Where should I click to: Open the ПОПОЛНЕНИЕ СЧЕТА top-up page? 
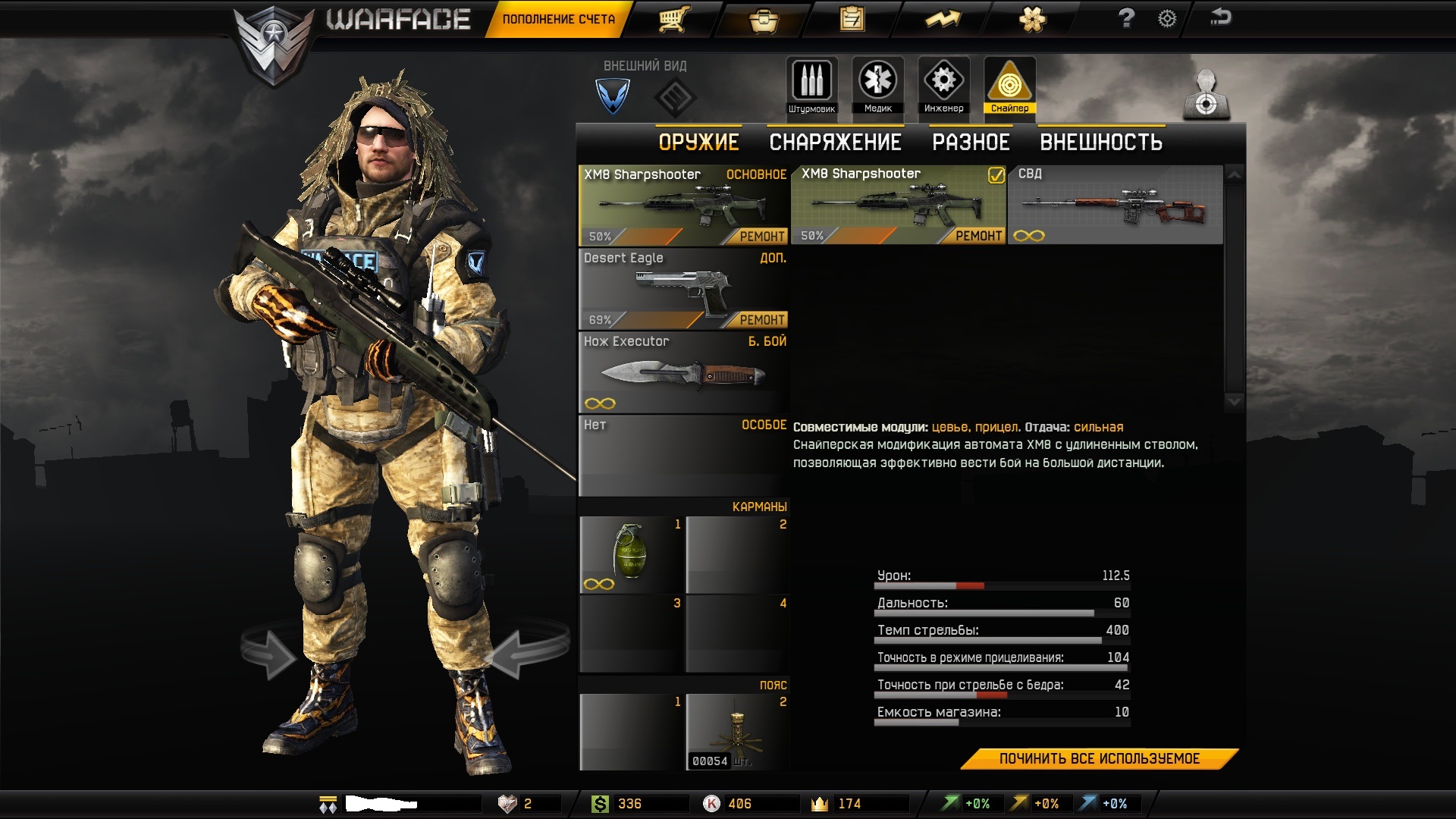click(558, 19)
